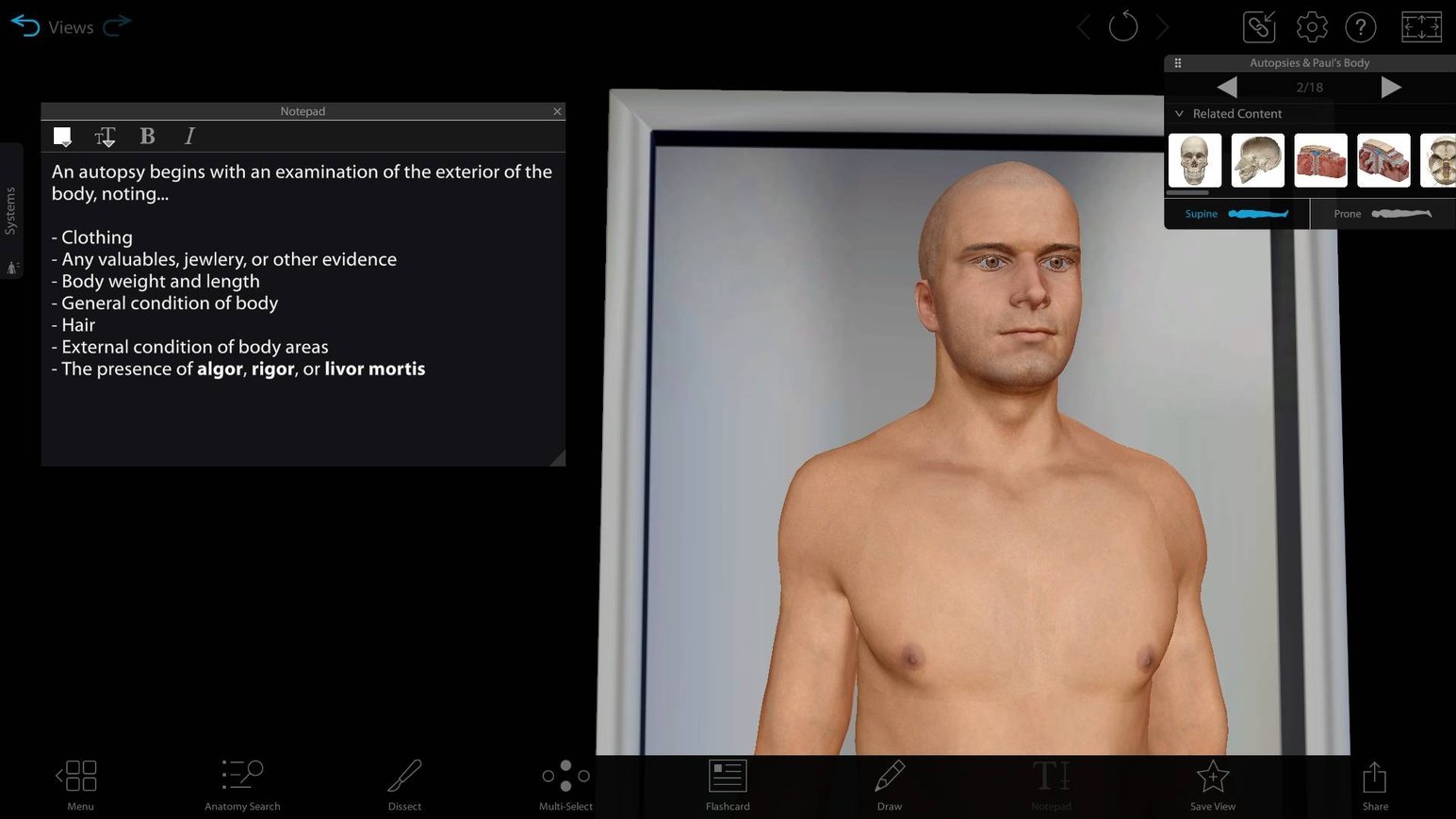
Task: Open the Save View panel
Action: (1213, 782)
